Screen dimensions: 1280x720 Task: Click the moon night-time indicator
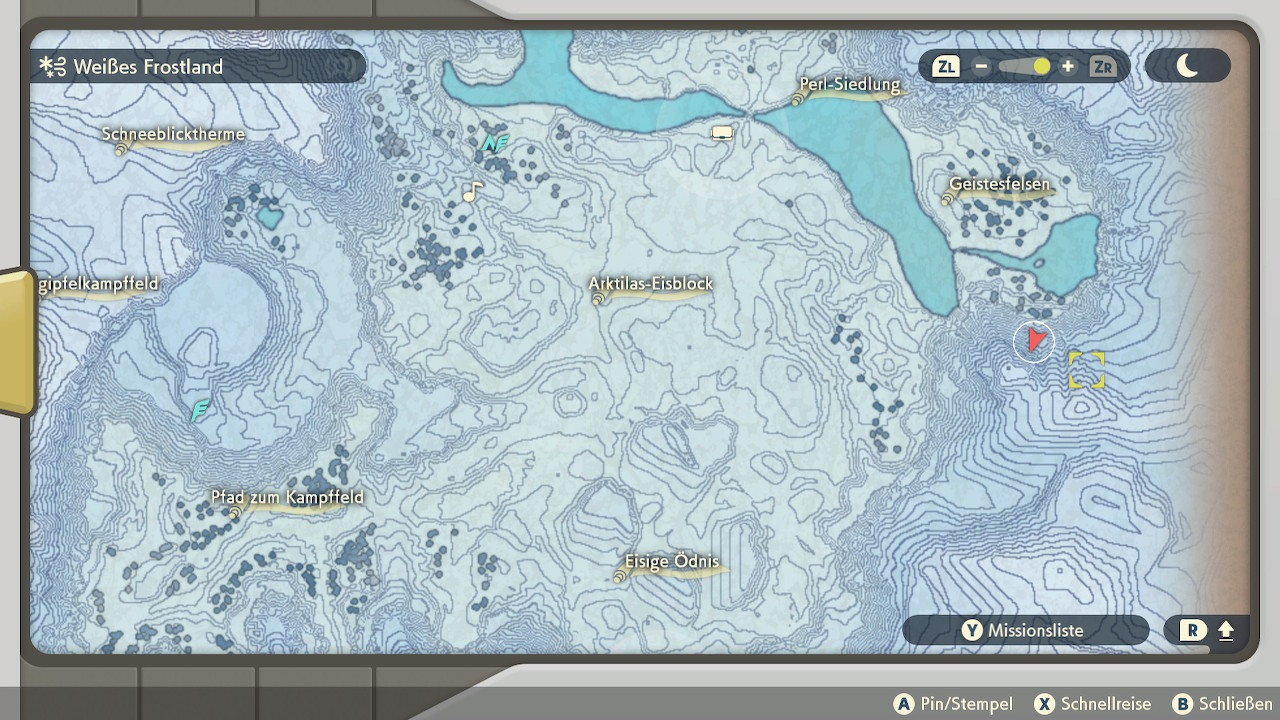point(1187,67)
